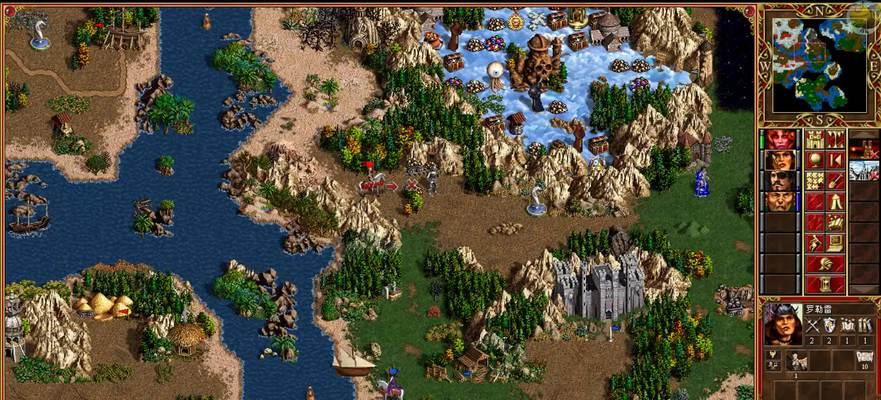Select the red-skinned hero portrait

pos(780,139)
